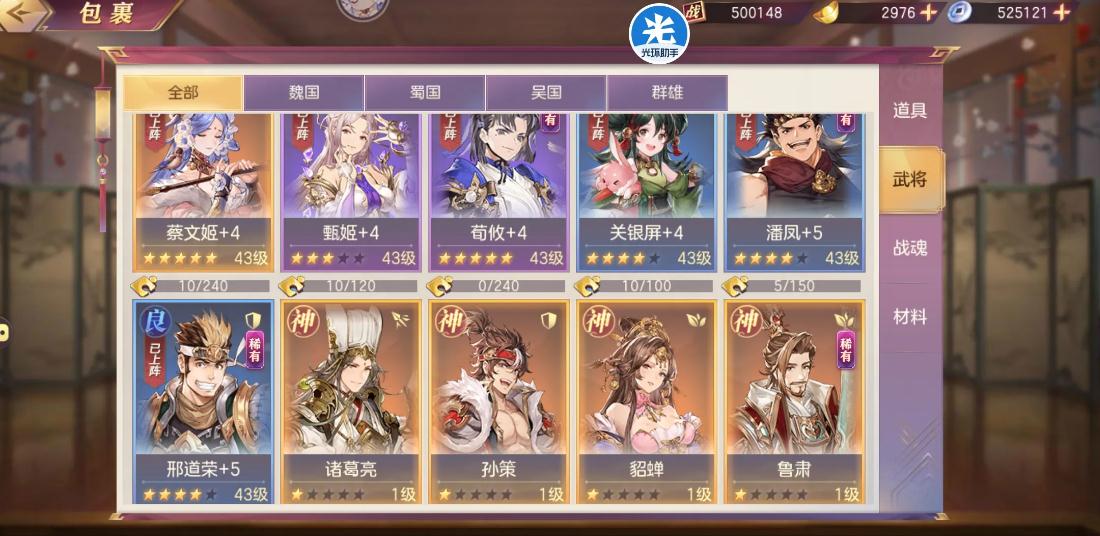1100x536 pixels.
Task: Switch to the 战魂 category
Action: [910, 248]
